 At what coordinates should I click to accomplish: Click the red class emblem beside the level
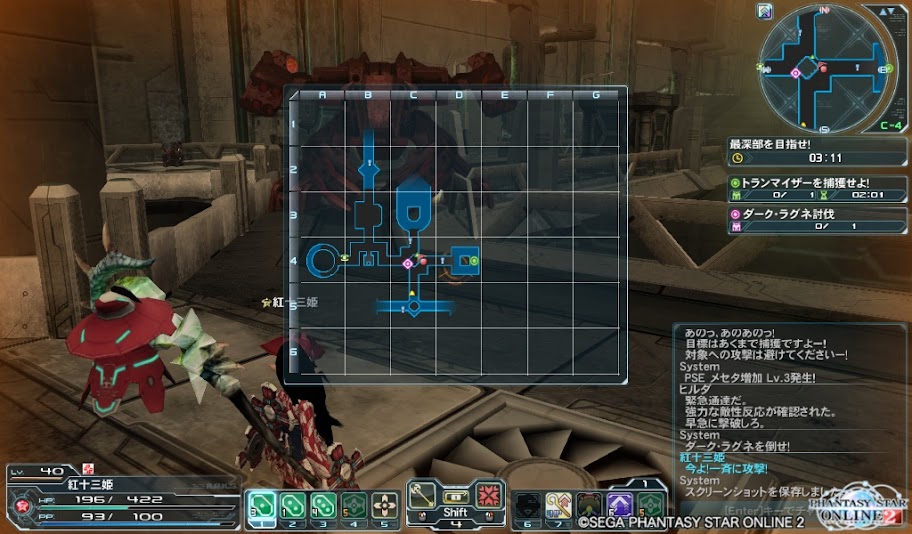pyautogui.click(x=86, y=468)
